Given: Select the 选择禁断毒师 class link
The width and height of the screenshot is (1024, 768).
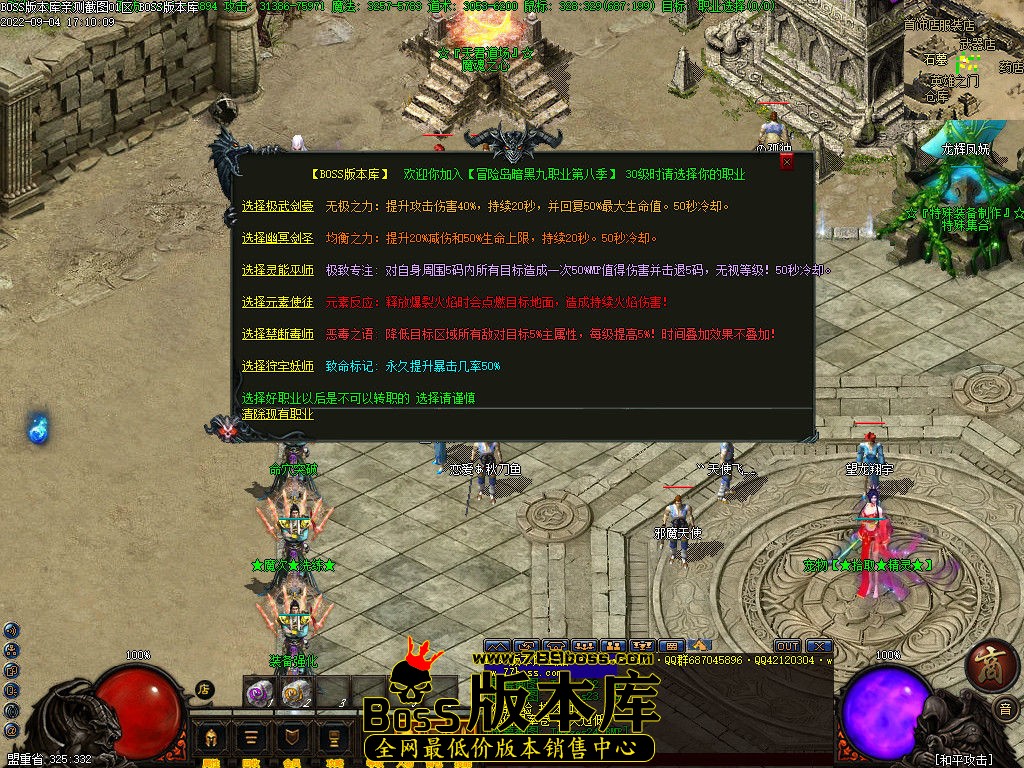Looking at the screenshot, I should tap(277, 334).
